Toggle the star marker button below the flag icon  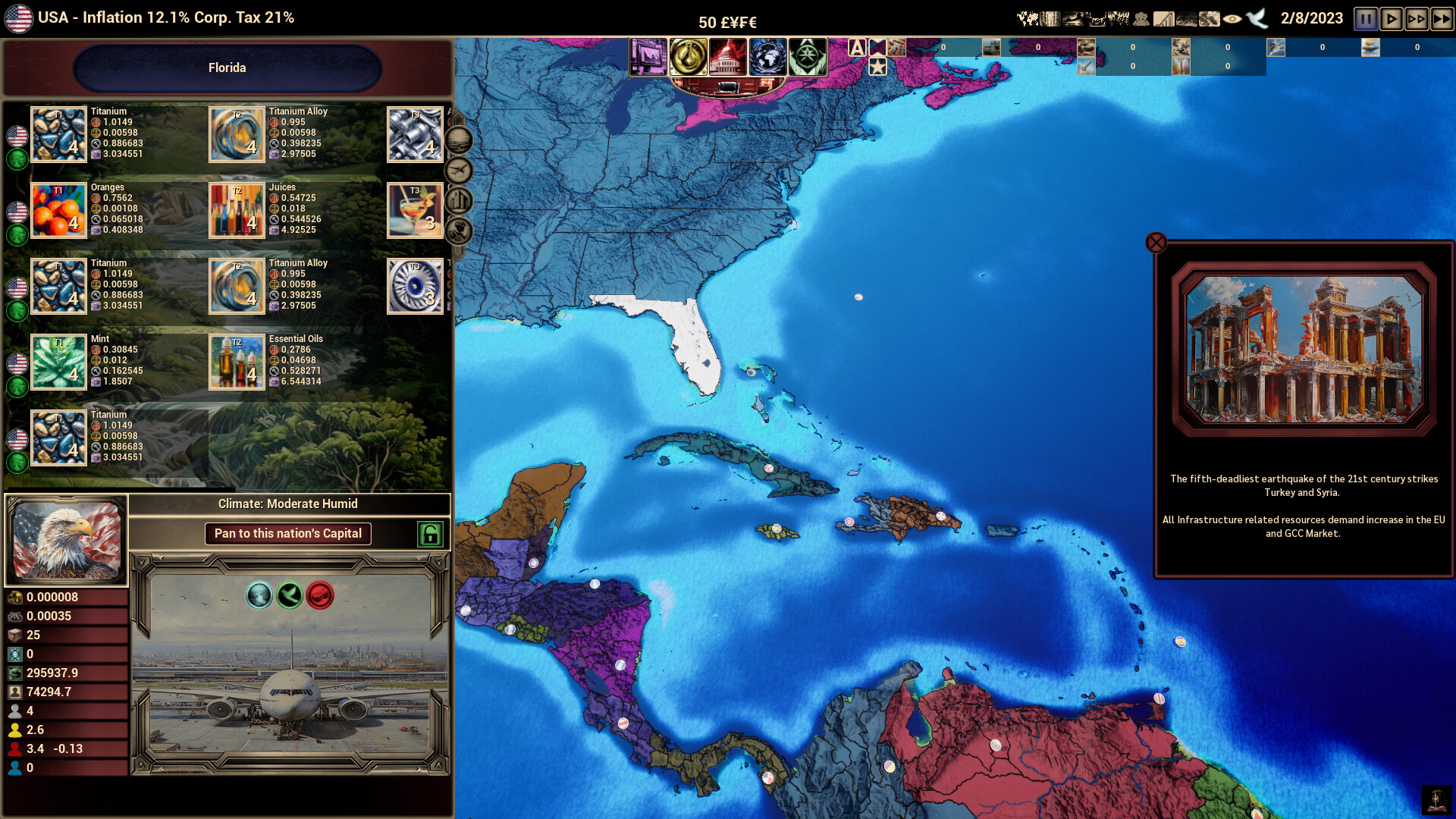(x=877, y=67)
